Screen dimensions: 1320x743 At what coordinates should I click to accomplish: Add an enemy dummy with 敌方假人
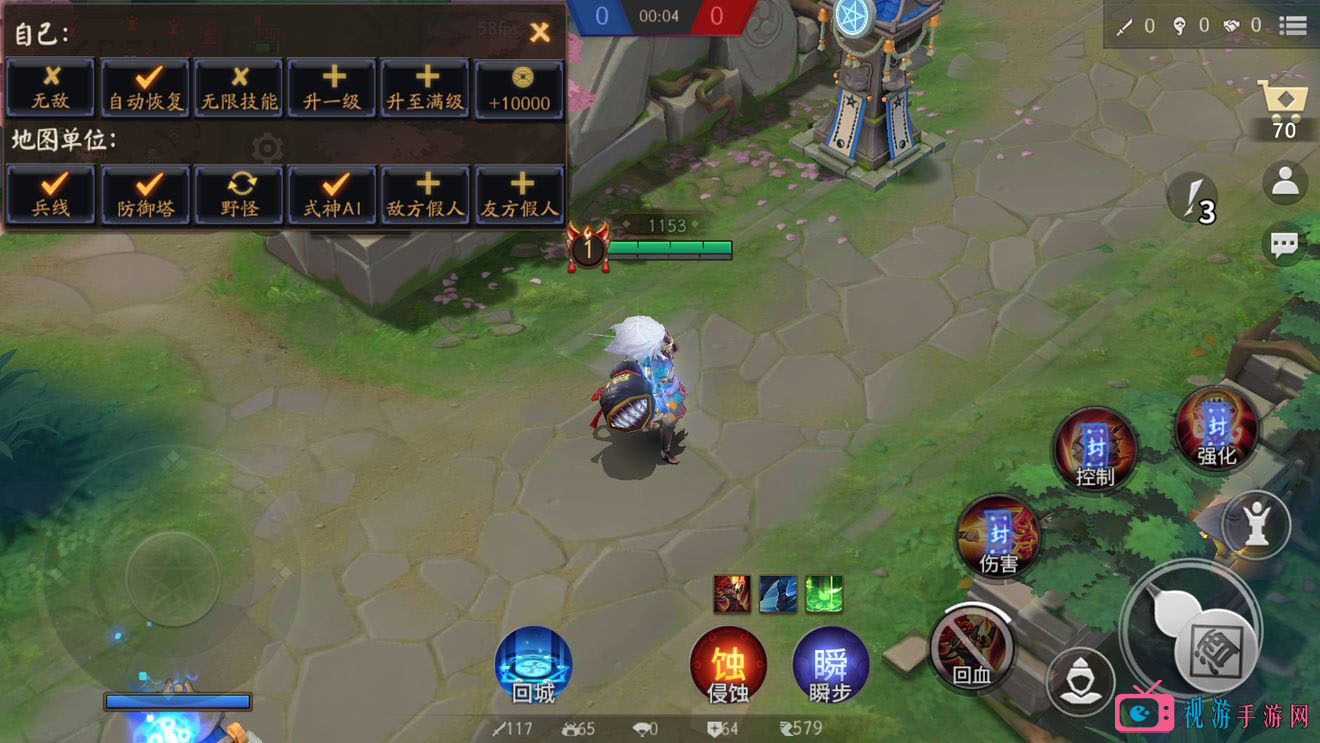tap(425, 195)
